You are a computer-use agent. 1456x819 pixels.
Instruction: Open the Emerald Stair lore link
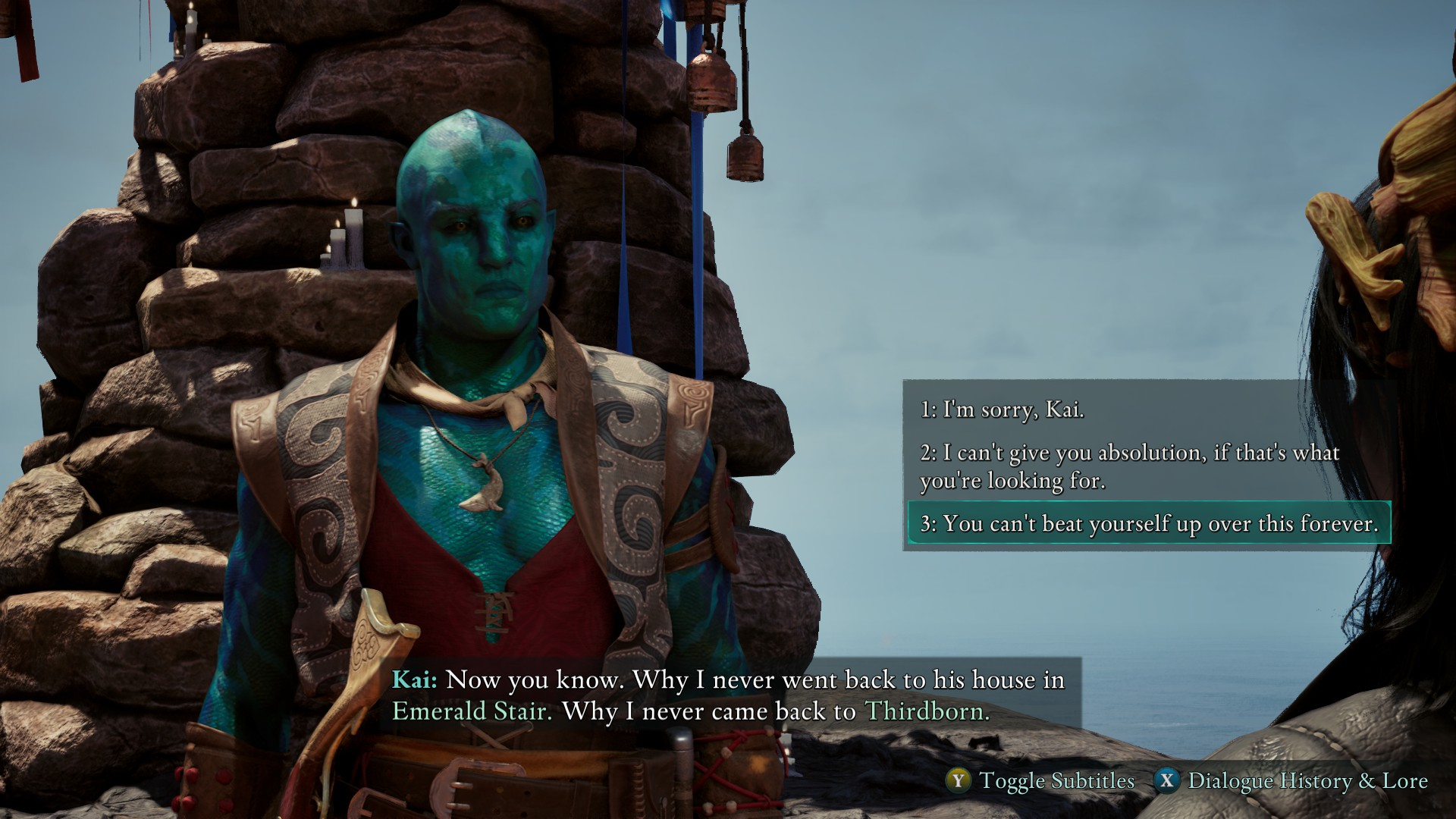click(471, 711)
